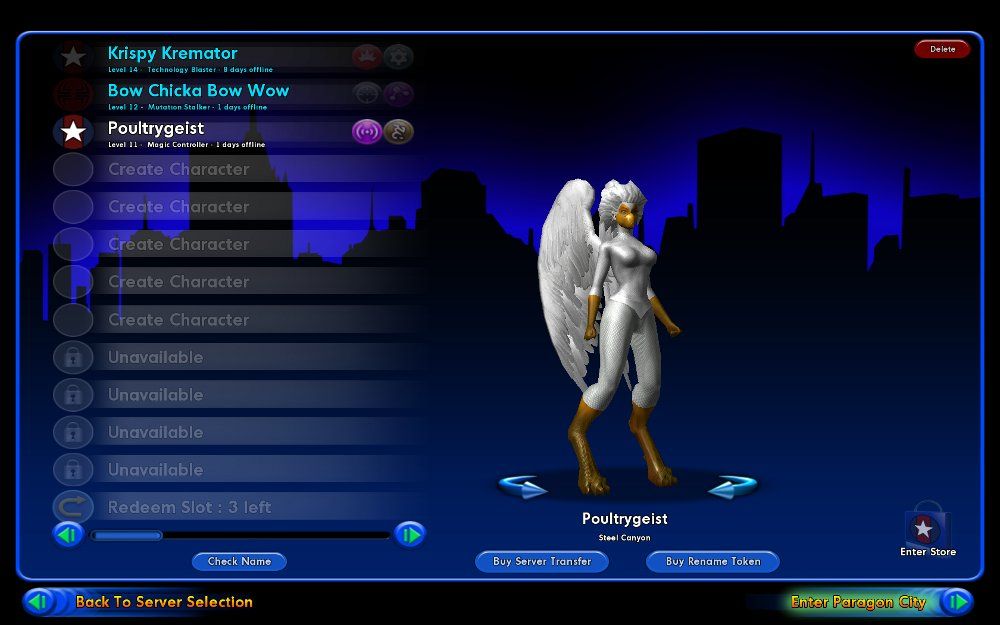This screenshot has width=1000, height=625.
Task: Go to the previous character list page
Action: 68,535
